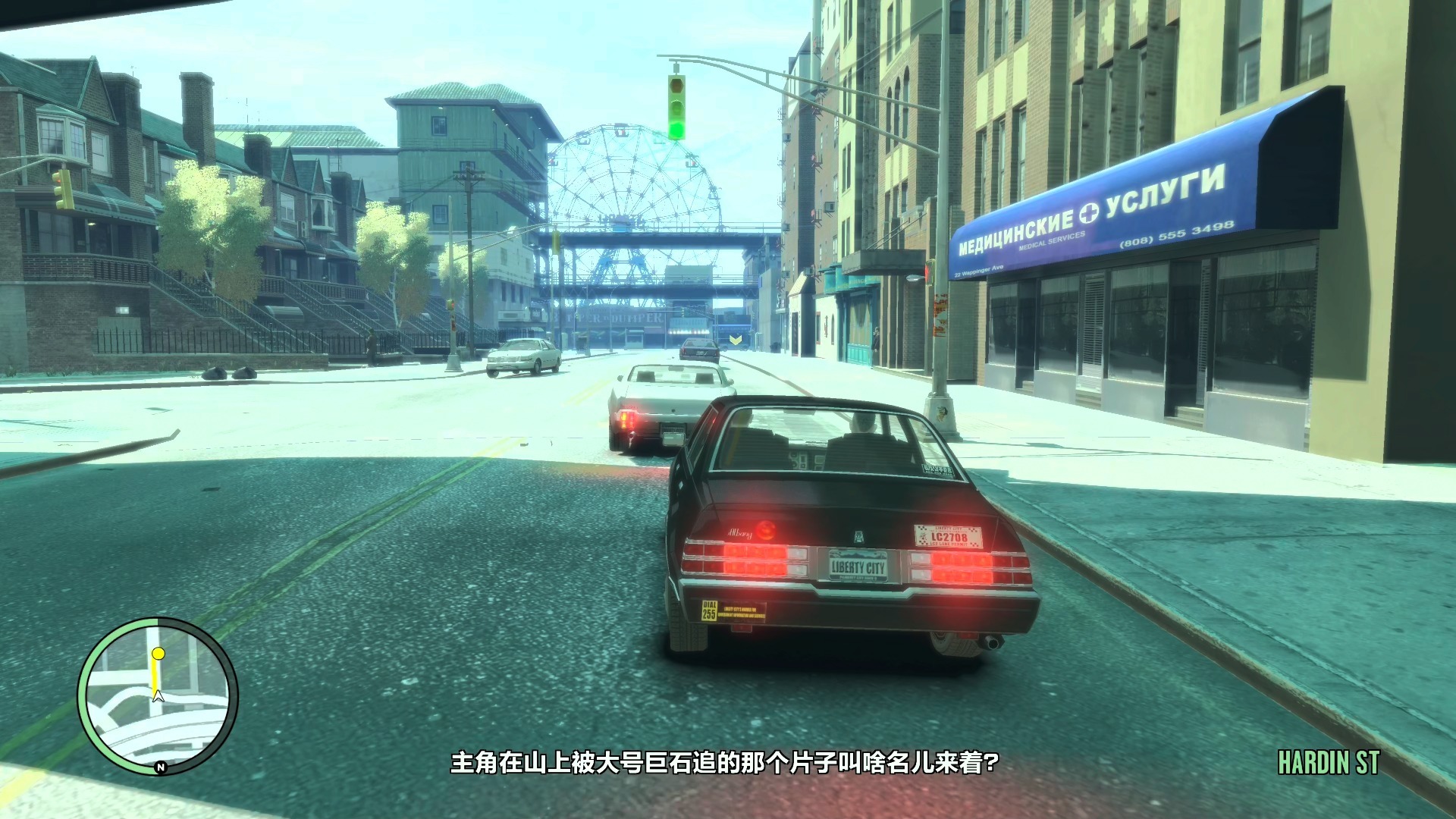Click the Albany badge on the car trunk
This screenshot has height=819, width=1456.
[x=739, y=533]
